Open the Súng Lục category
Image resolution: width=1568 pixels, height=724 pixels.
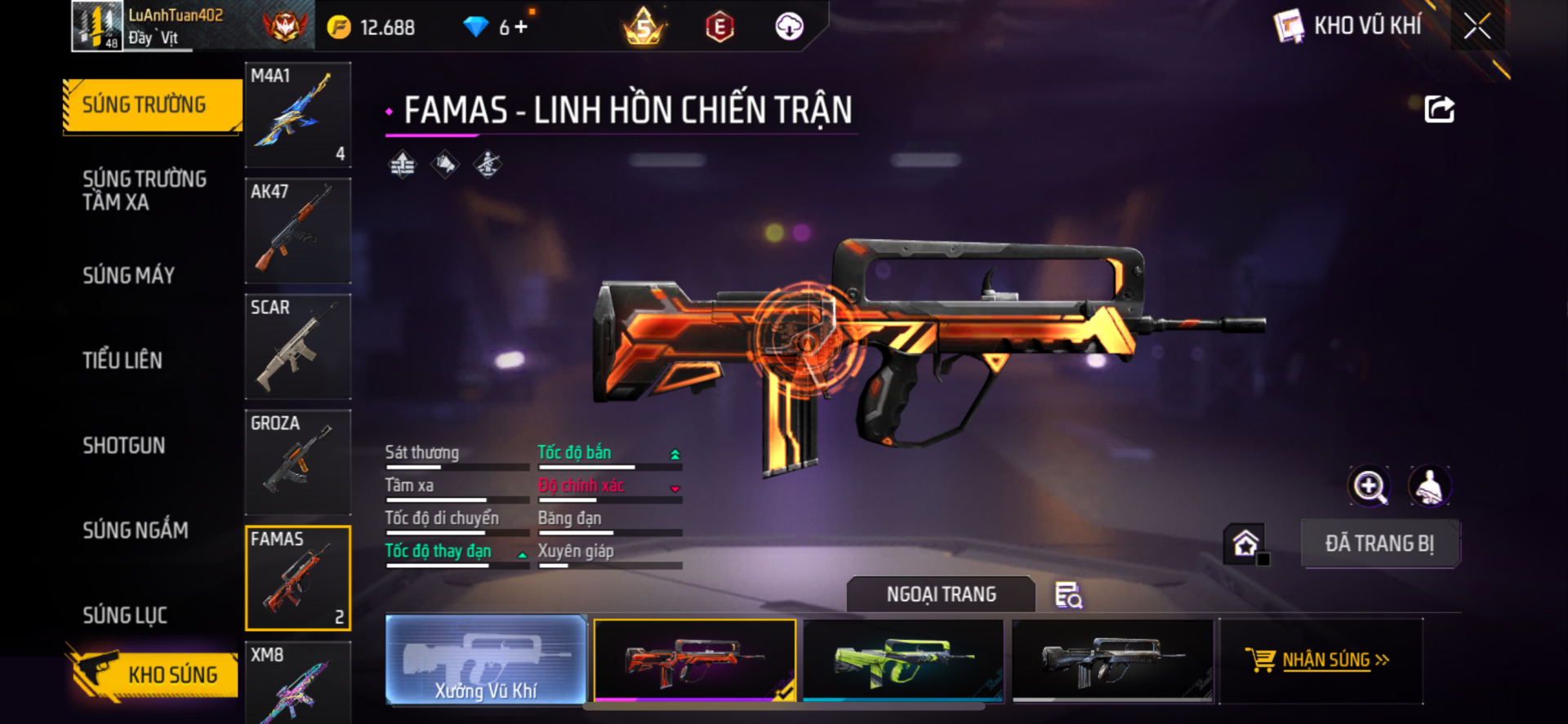(124, 615)
